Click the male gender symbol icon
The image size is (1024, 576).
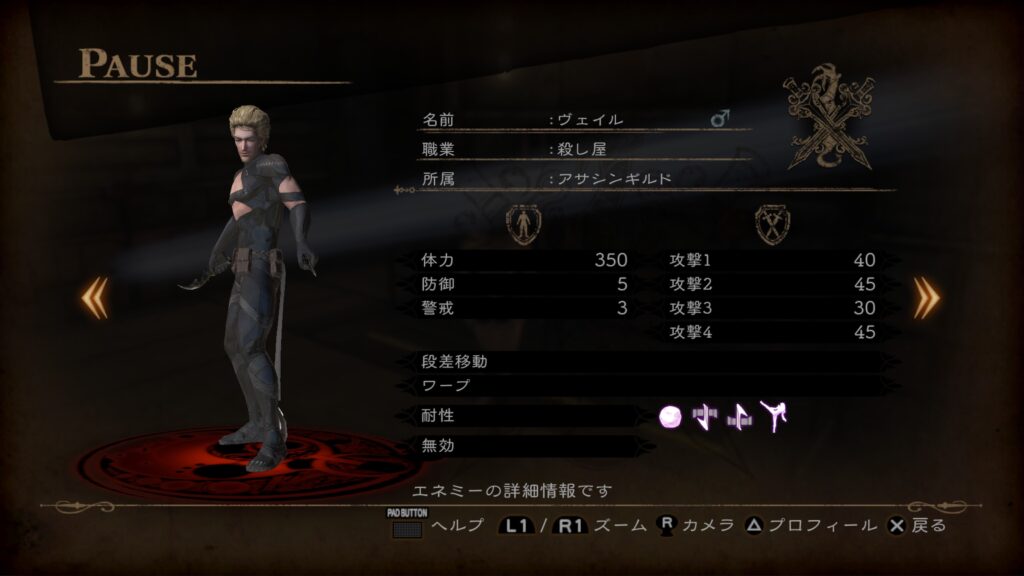[719, 119]
